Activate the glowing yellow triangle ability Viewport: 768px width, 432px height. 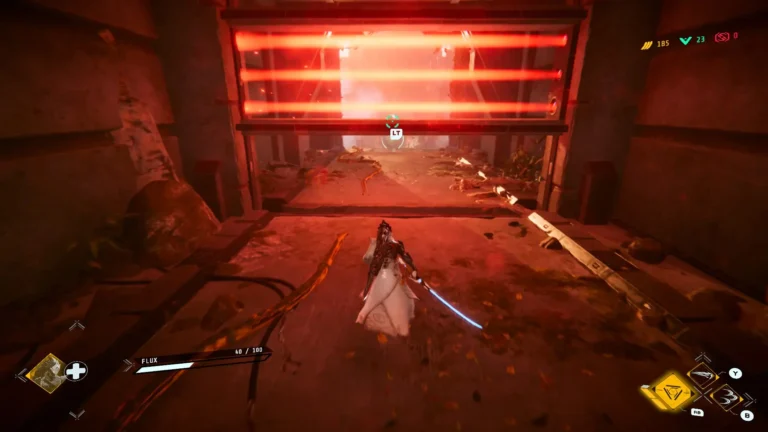(x=671, y=391)
